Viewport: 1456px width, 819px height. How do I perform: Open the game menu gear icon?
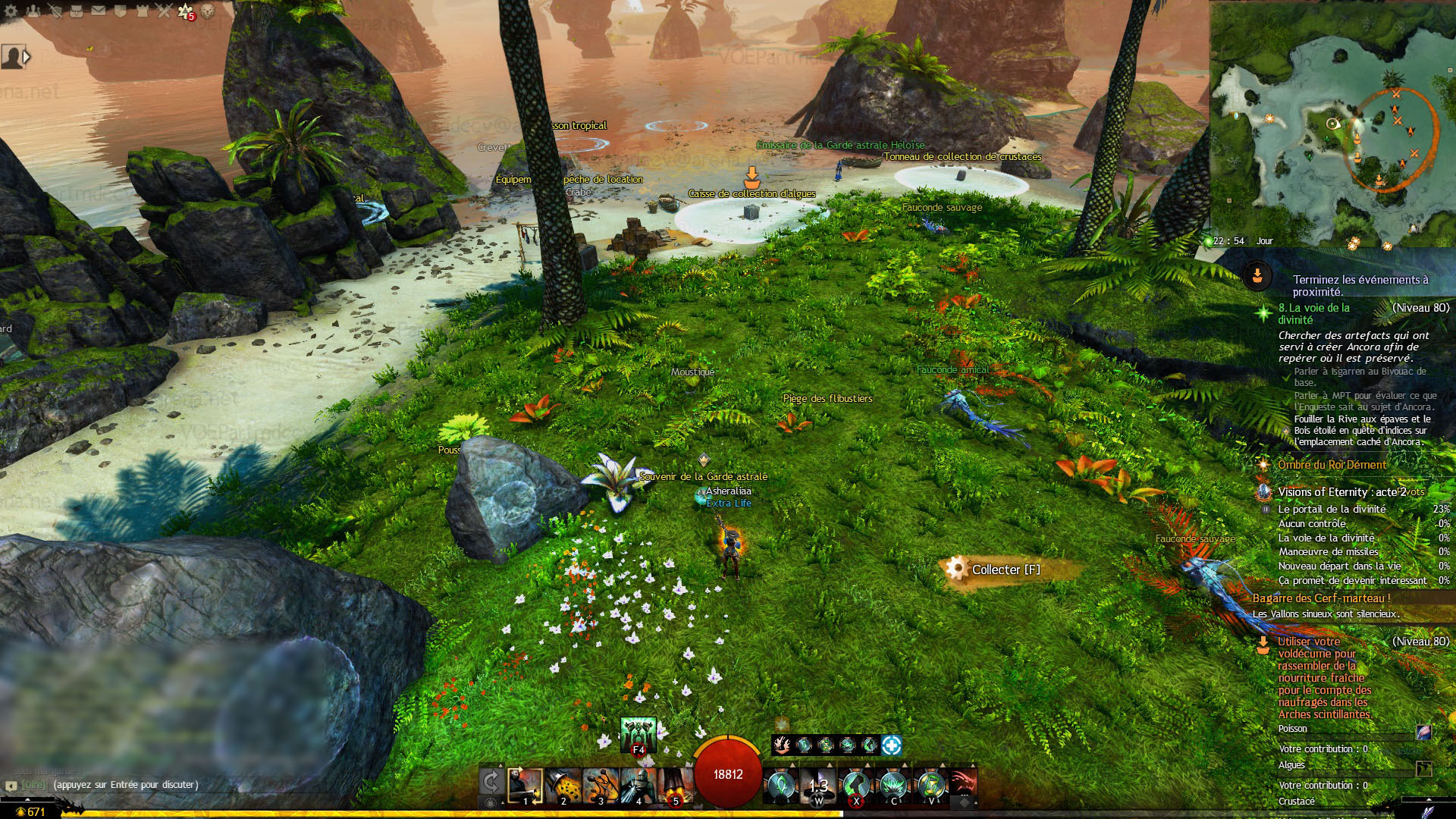click(x=11, y=11)
